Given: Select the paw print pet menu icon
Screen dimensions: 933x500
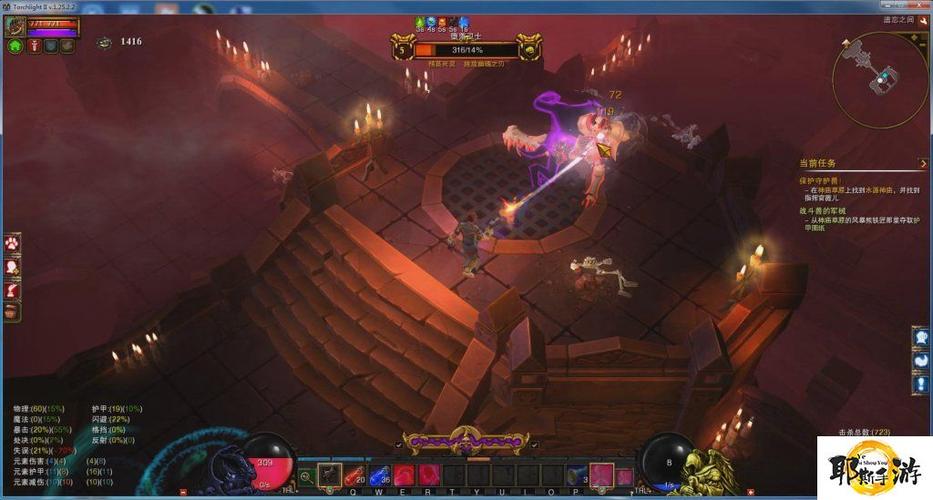Looking at the screenshot, I should [12, 243].
